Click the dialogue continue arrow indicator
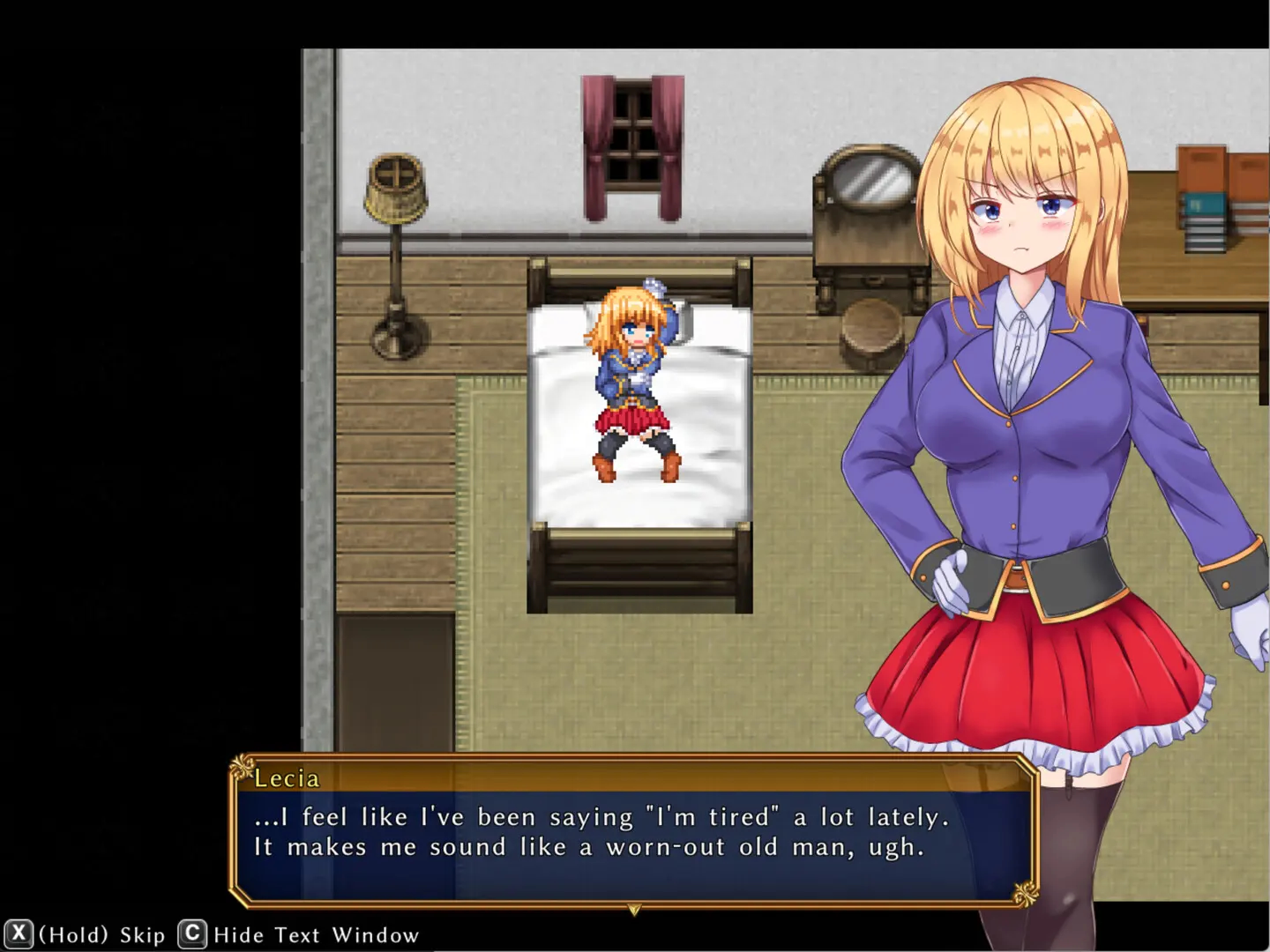The image size is (1270, 952). 634,910
